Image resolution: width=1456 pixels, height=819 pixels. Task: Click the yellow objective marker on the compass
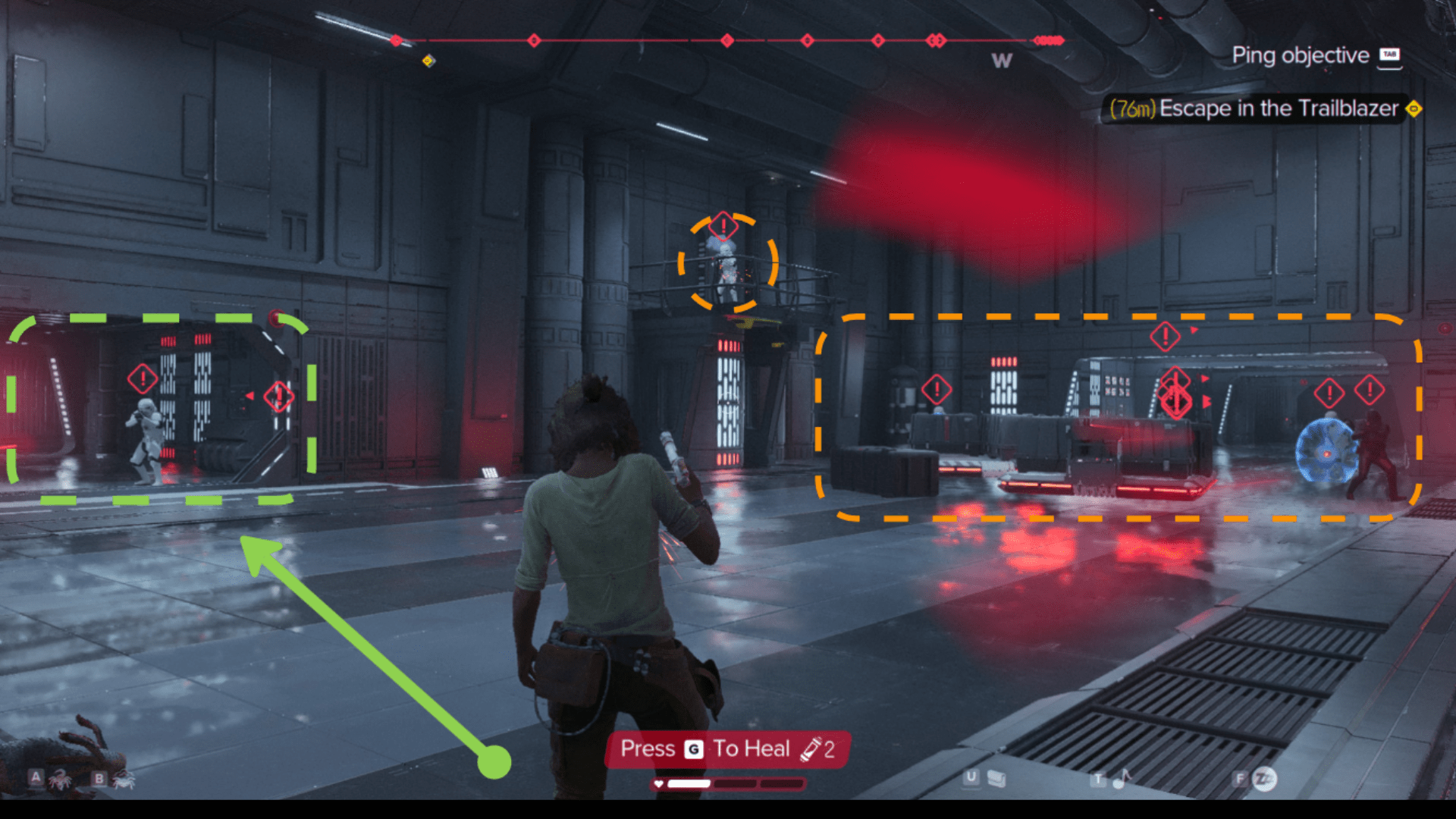[x=428, y=61]
